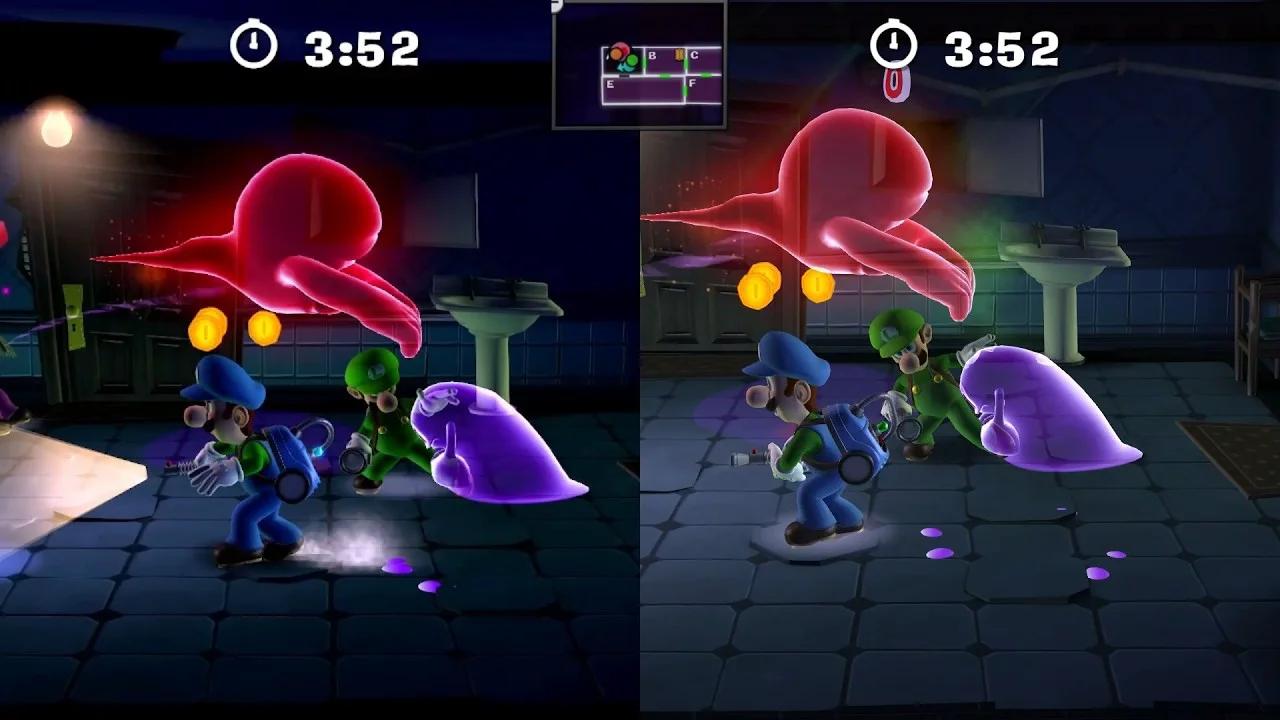This screenshot has width=1280, height=720.
Task: Select room E on the minimap
Action: 611,84
